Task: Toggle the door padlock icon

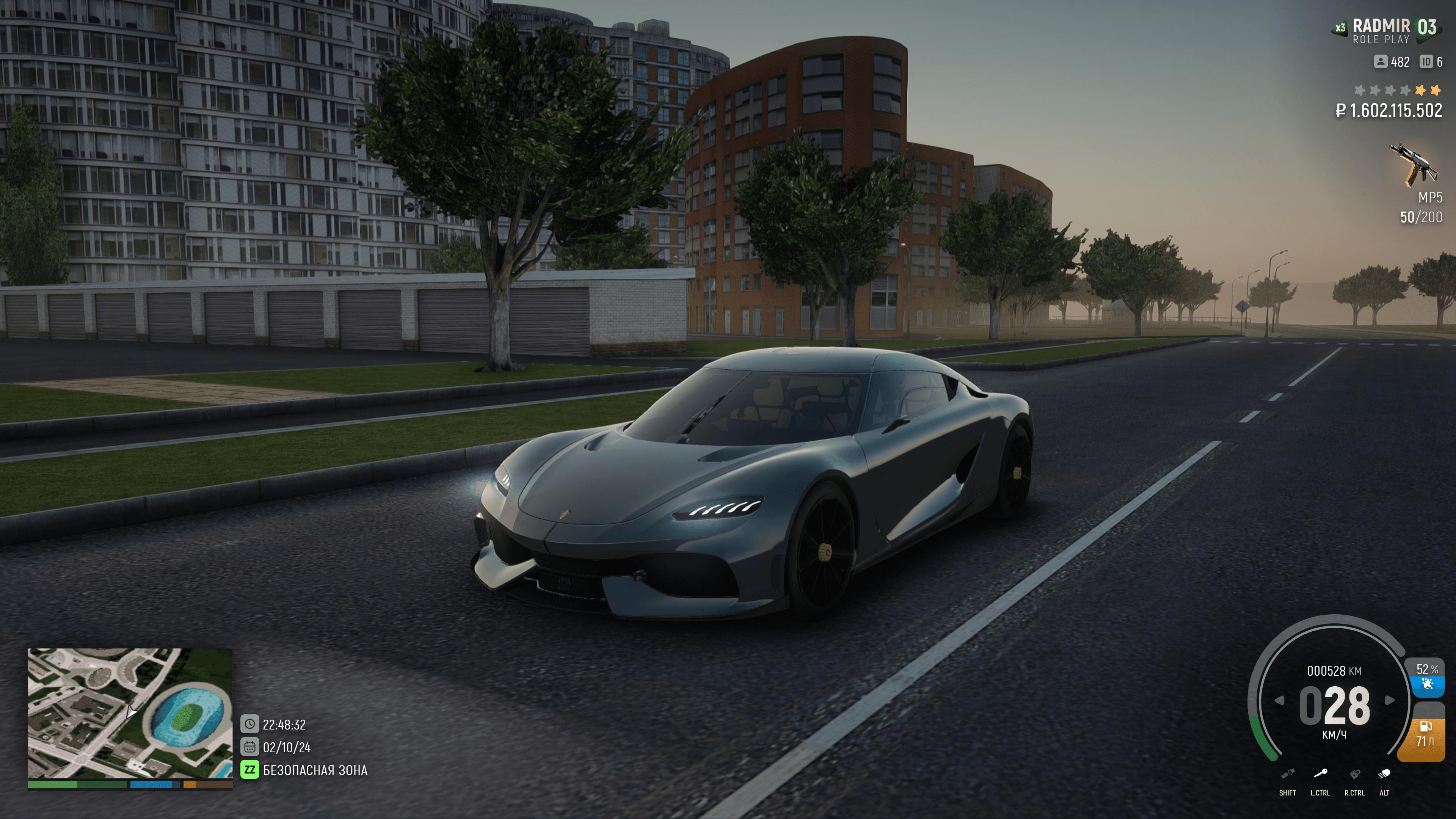Action: [1355, 774]
